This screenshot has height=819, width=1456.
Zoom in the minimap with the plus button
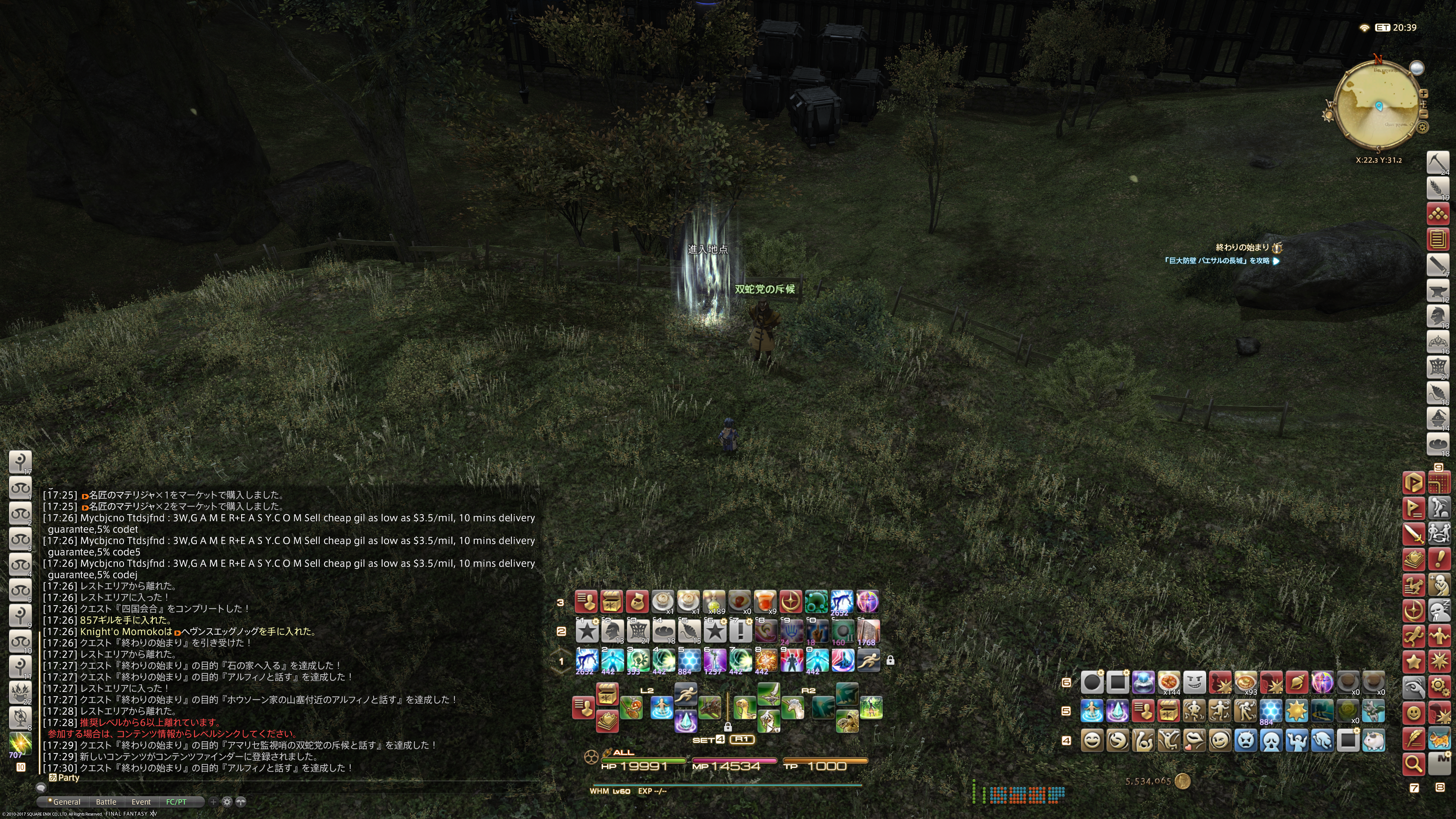pyautogui.click(x=1423, y=94)
